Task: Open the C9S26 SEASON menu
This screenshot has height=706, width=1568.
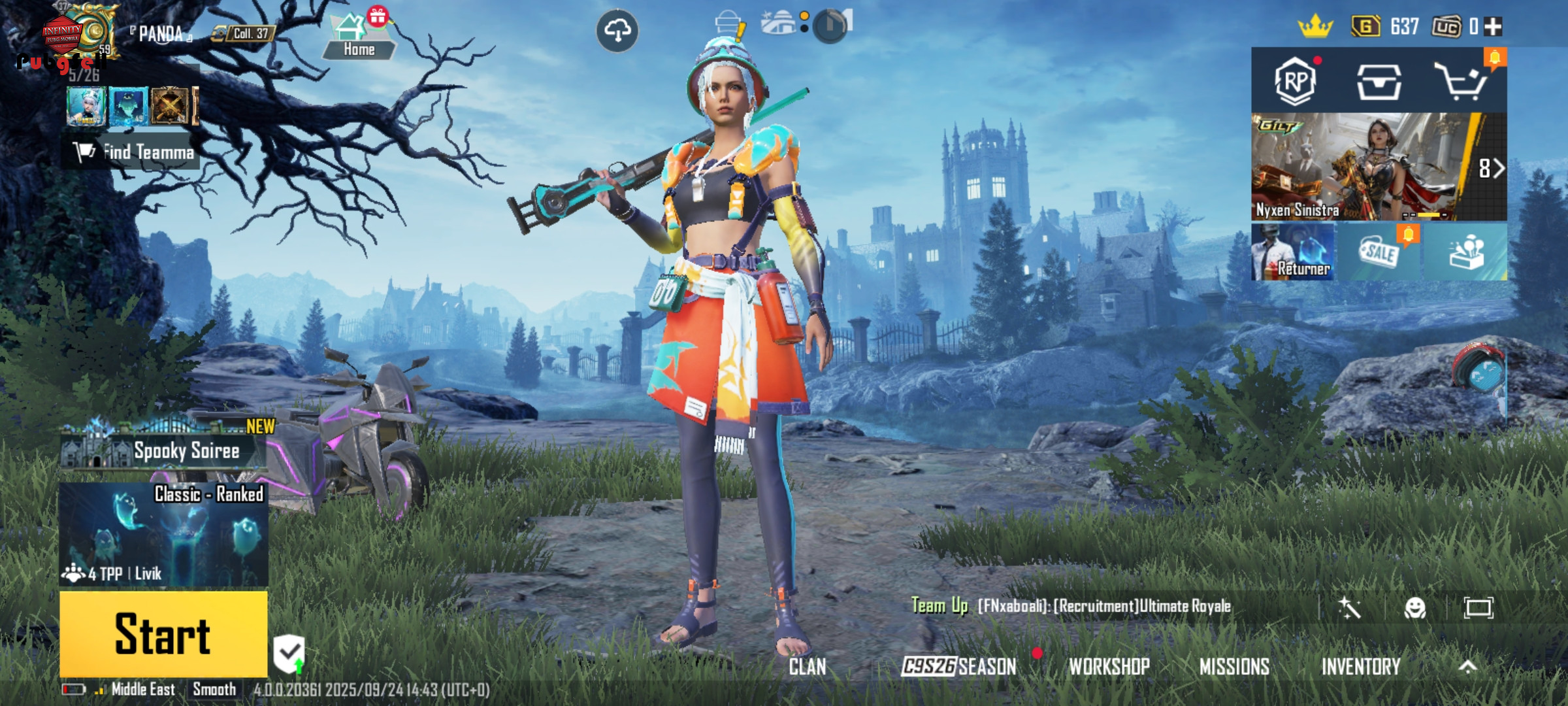Action: tap(959, 667)
